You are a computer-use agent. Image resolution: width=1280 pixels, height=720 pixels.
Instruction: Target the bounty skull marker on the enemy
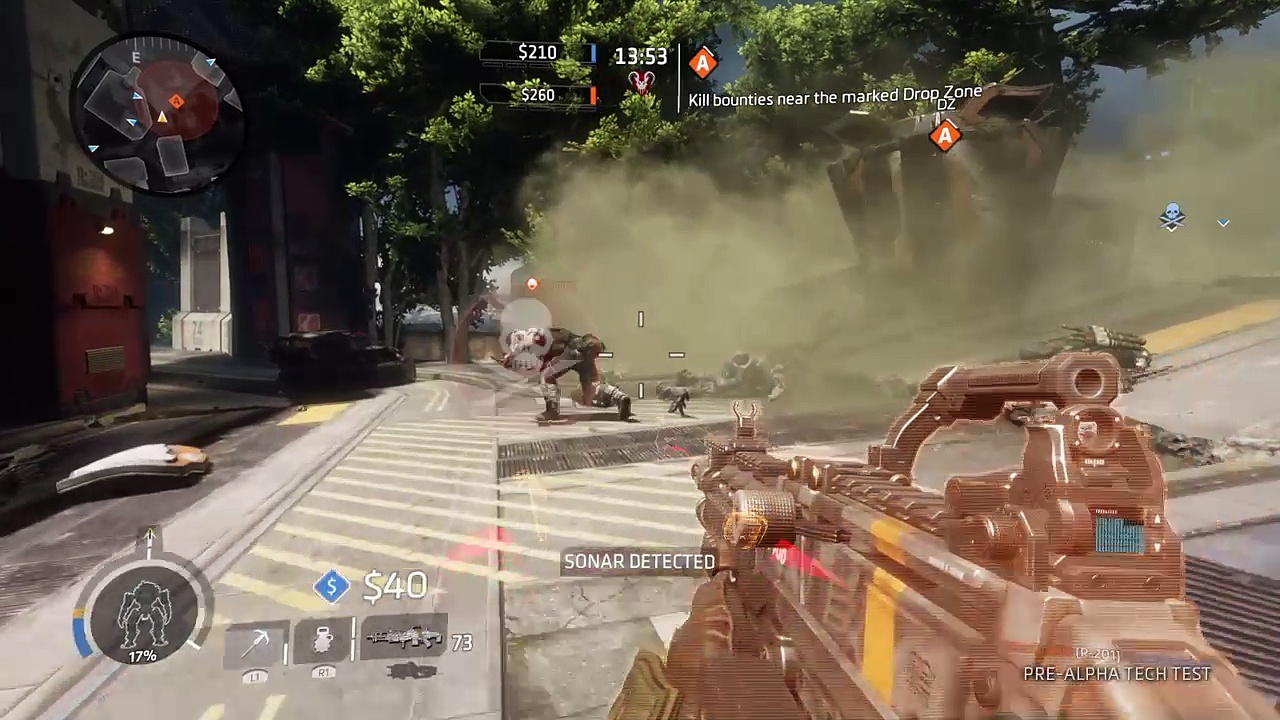tap(525, 345)
